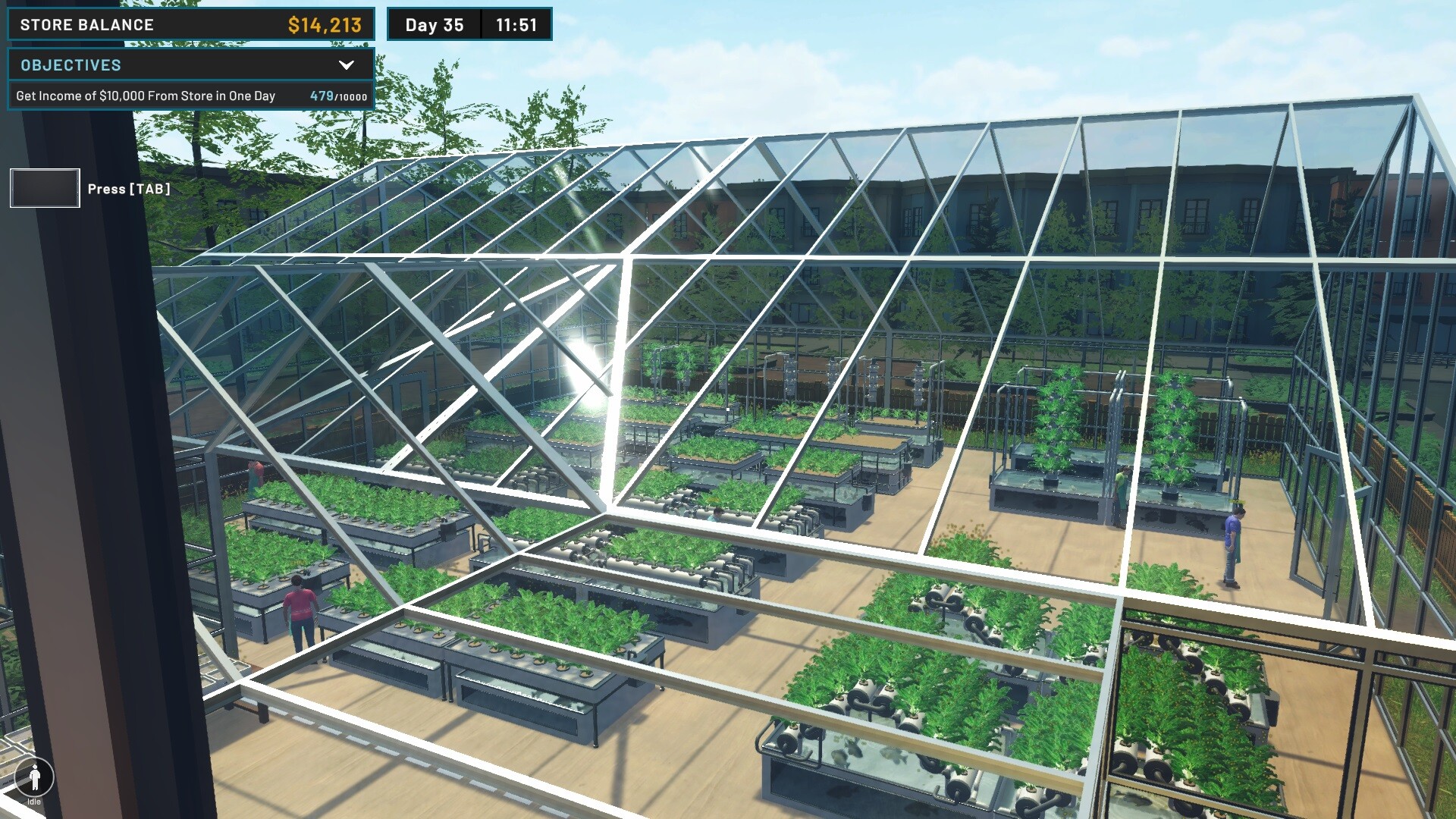Click the $14,213 balance value
The image size is (1456, 819).
(x=325, y=24)
